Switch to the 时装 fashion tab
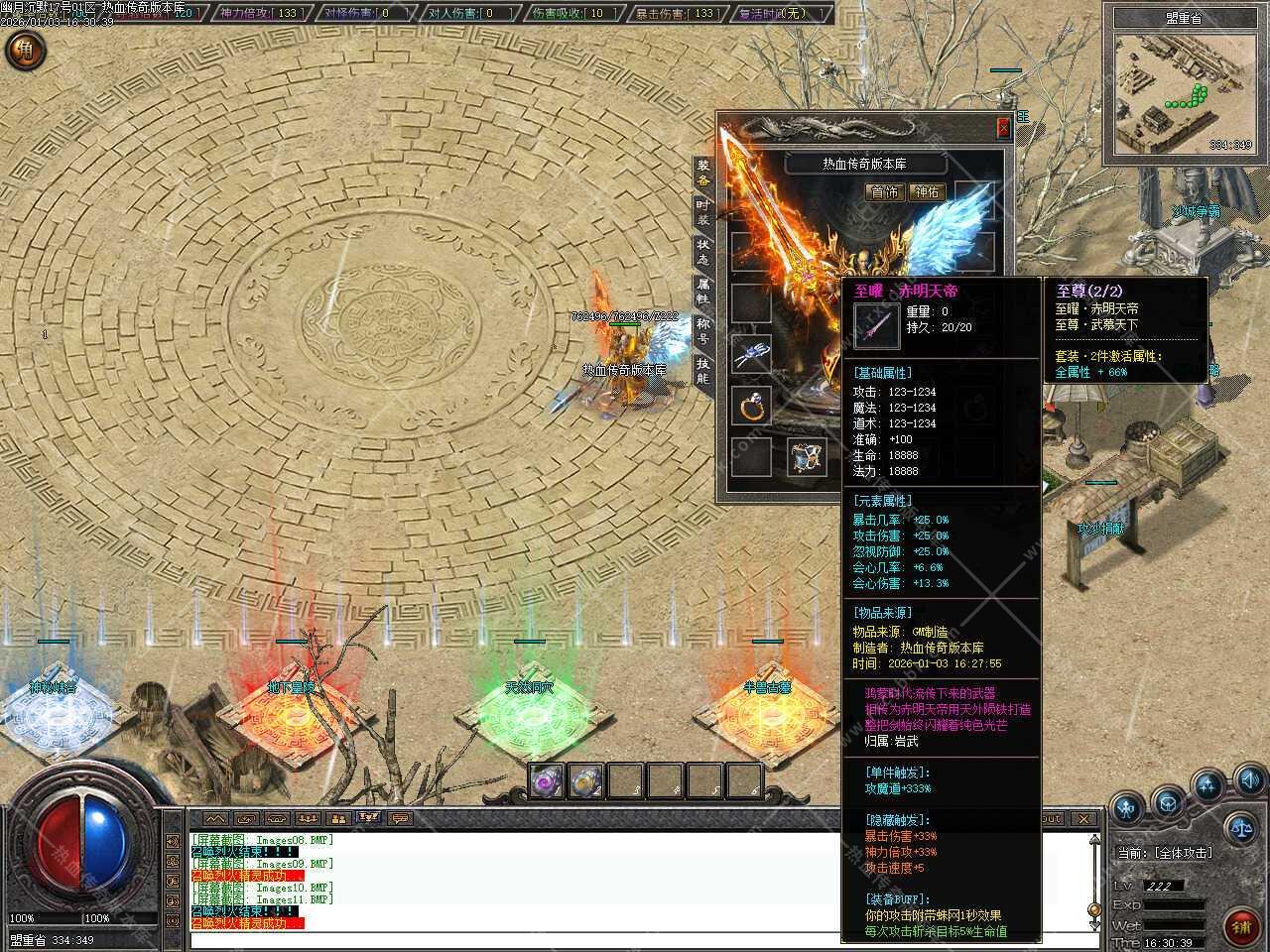Screen dimensions: 1270x952 tap(702, 211)
